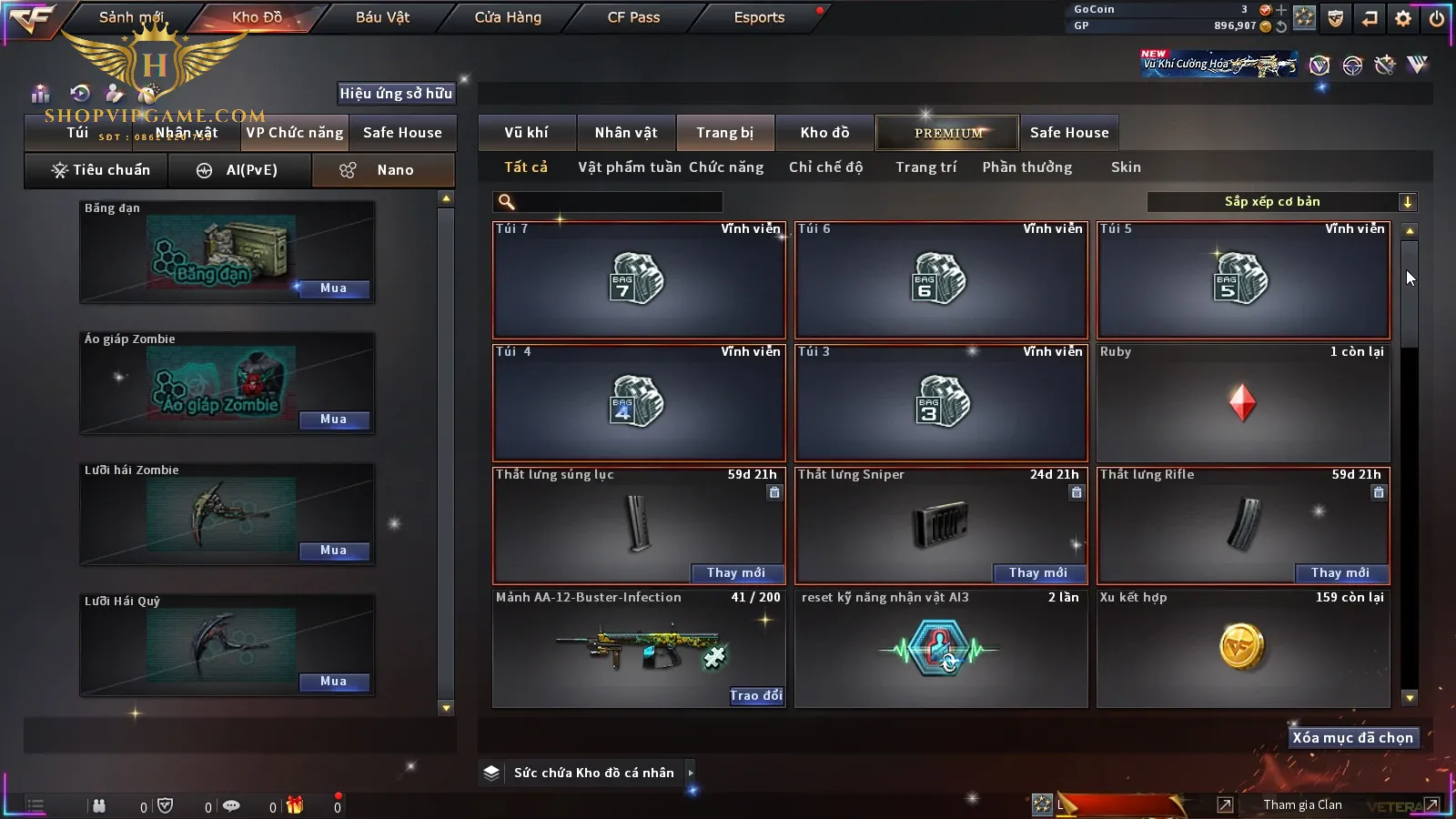Switch to the Vũ khí tab
Viewport: 1456px width, 819px height.
click(527, 133)
